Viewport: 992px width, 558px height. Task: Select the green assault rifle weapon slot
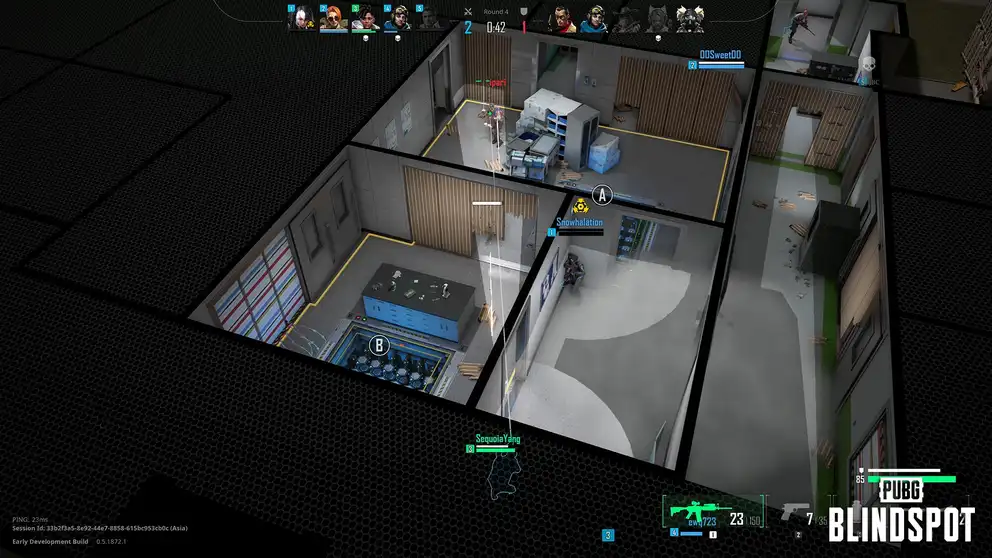[692, 512]
